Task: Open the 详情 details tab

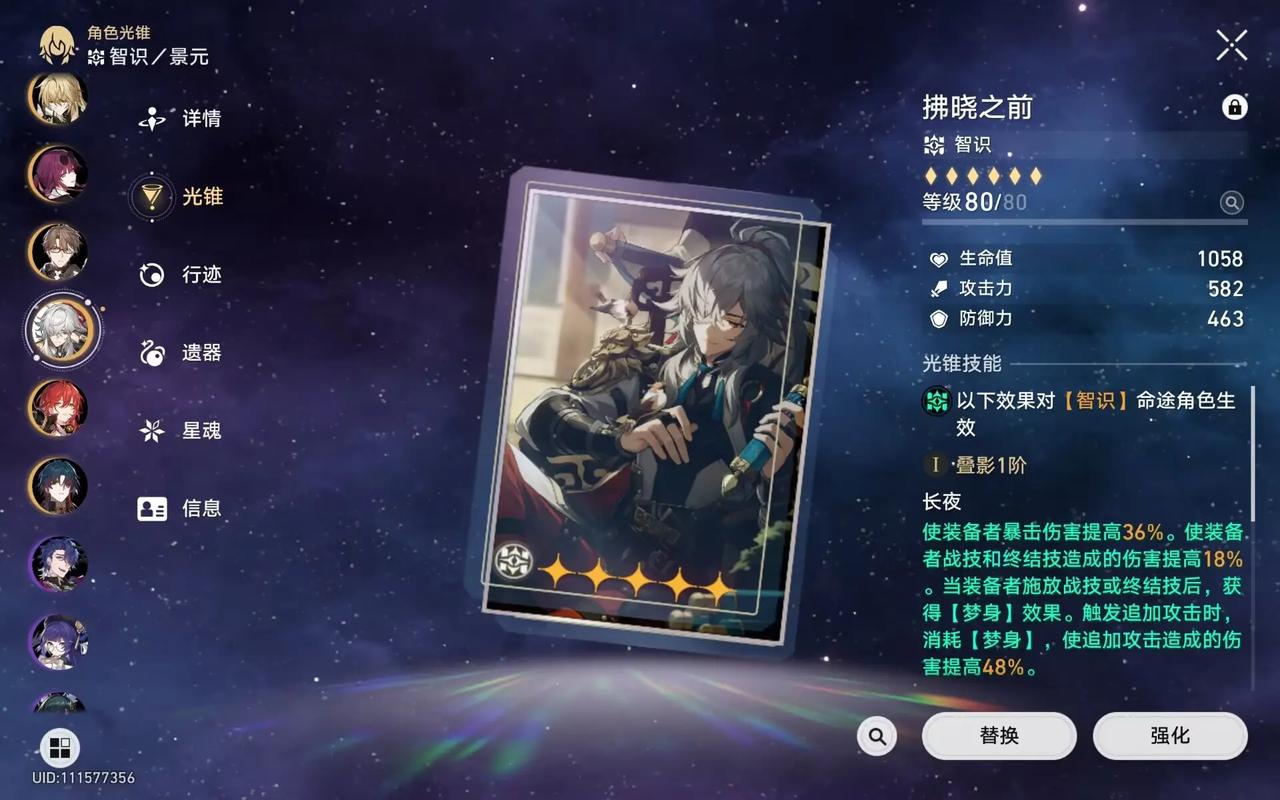Action: 181,119
